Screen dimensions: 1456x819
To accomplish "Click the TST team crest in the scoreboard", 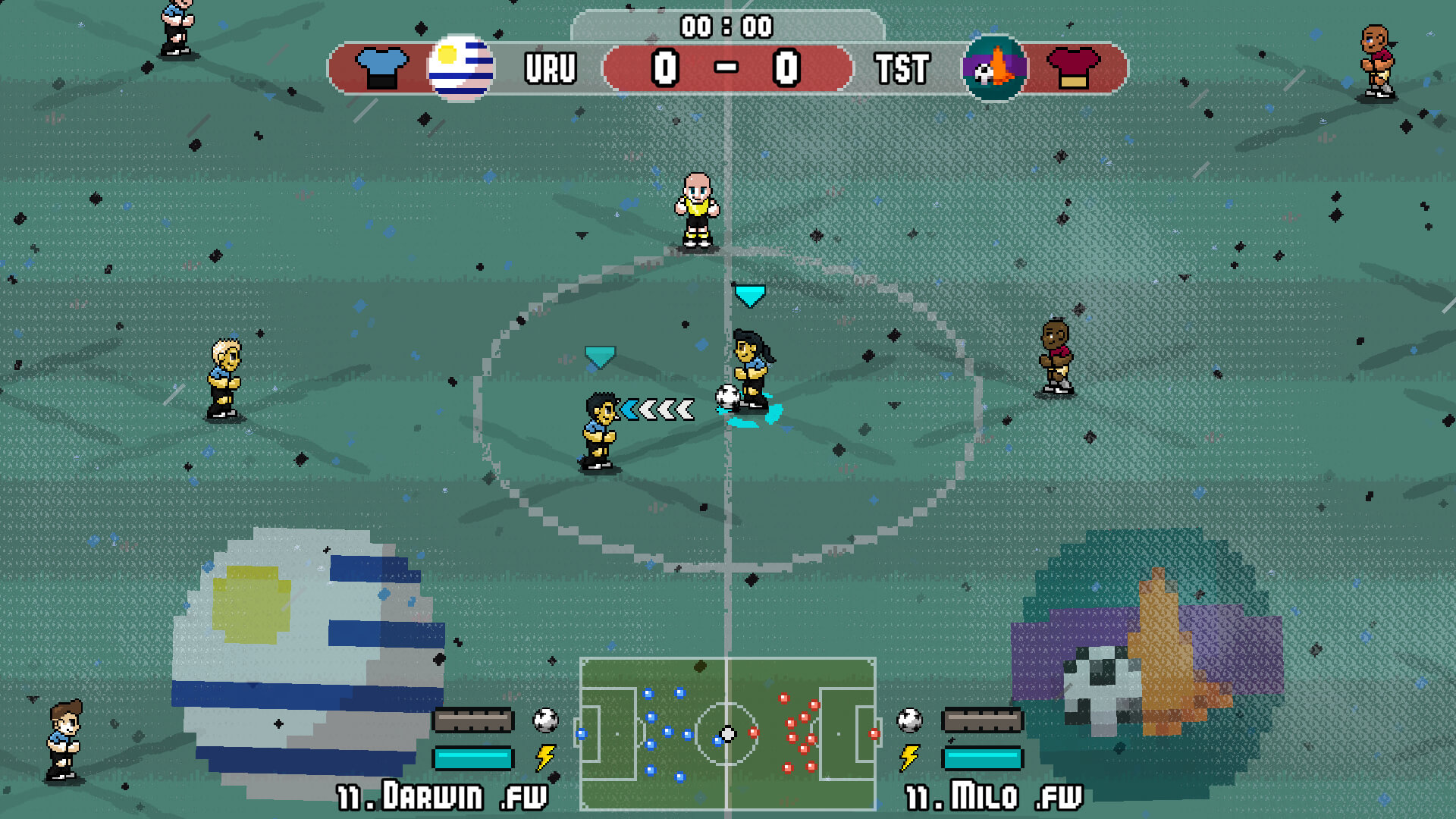I will point(994,68).
